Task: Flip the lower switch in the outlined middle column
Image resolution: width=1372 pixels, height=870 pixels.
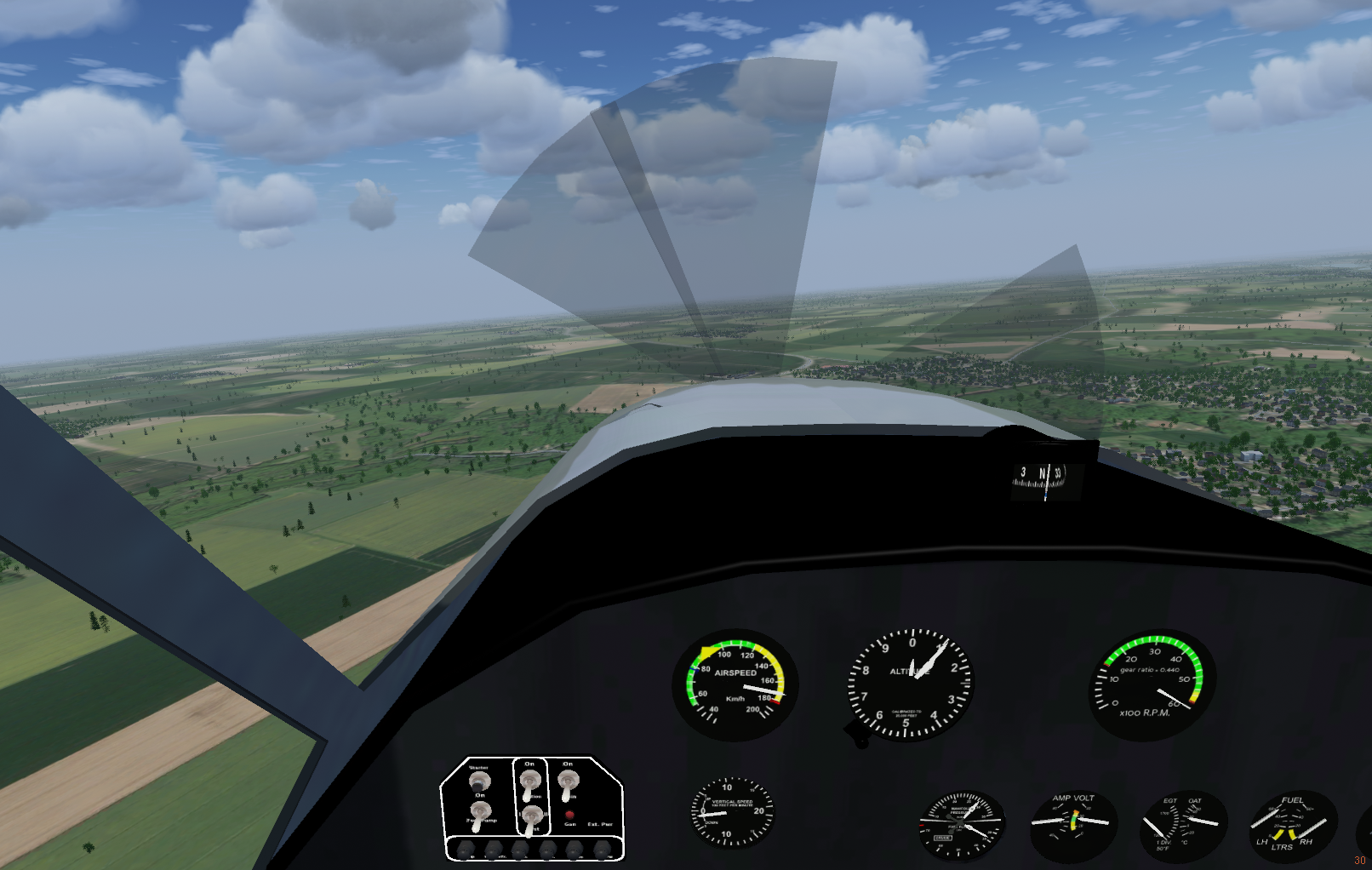Action: point(531,818)
